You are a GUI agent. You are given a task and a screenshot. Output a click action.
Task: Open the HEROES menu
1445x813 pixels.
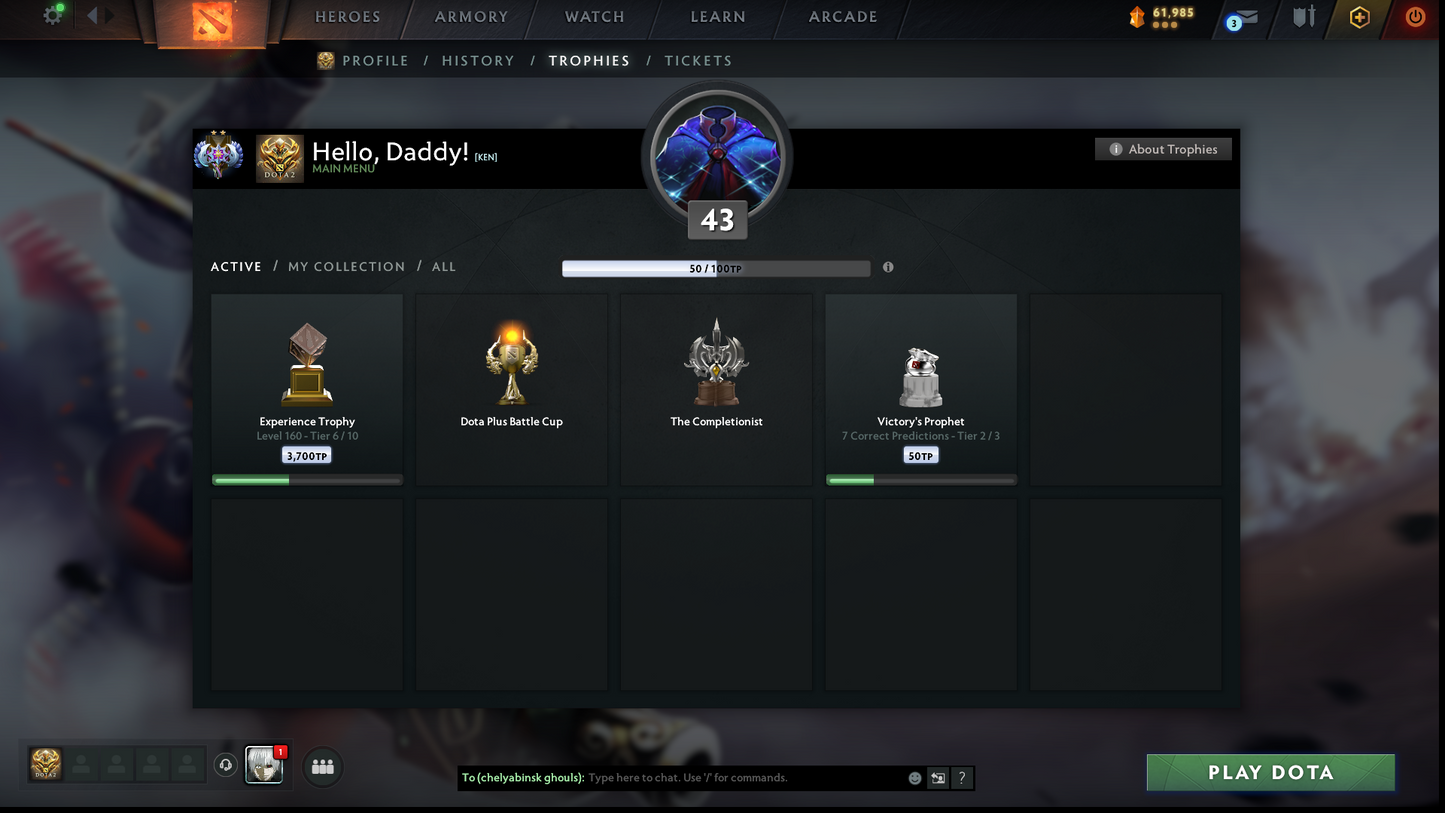[x=347, y=16]
